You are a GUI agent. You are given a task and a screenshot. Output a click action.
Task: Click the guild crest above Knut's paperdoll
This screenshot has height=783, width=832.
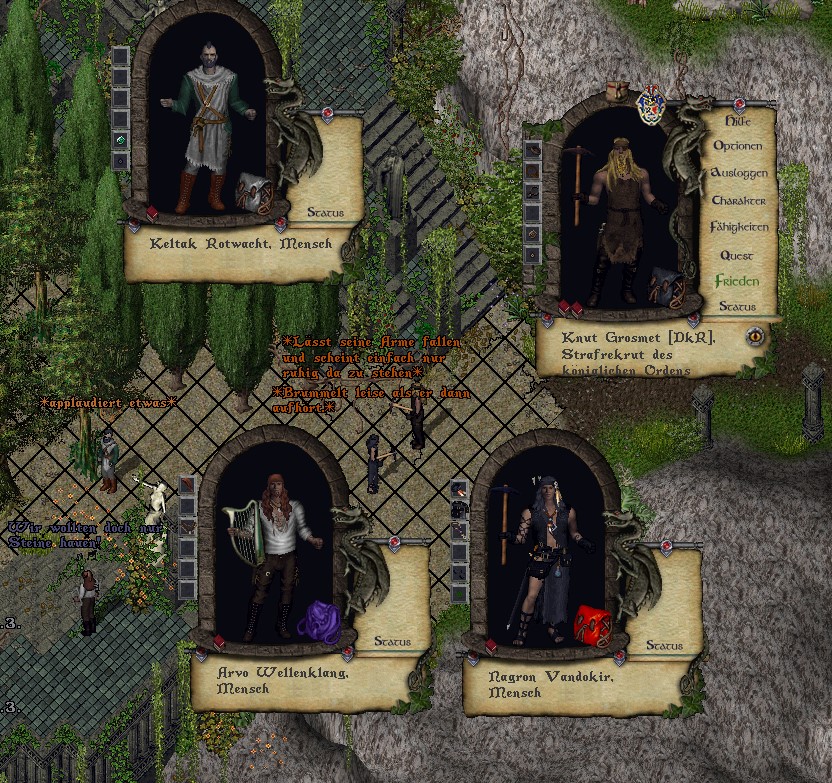pyautogui.click(x=651, y=104)
